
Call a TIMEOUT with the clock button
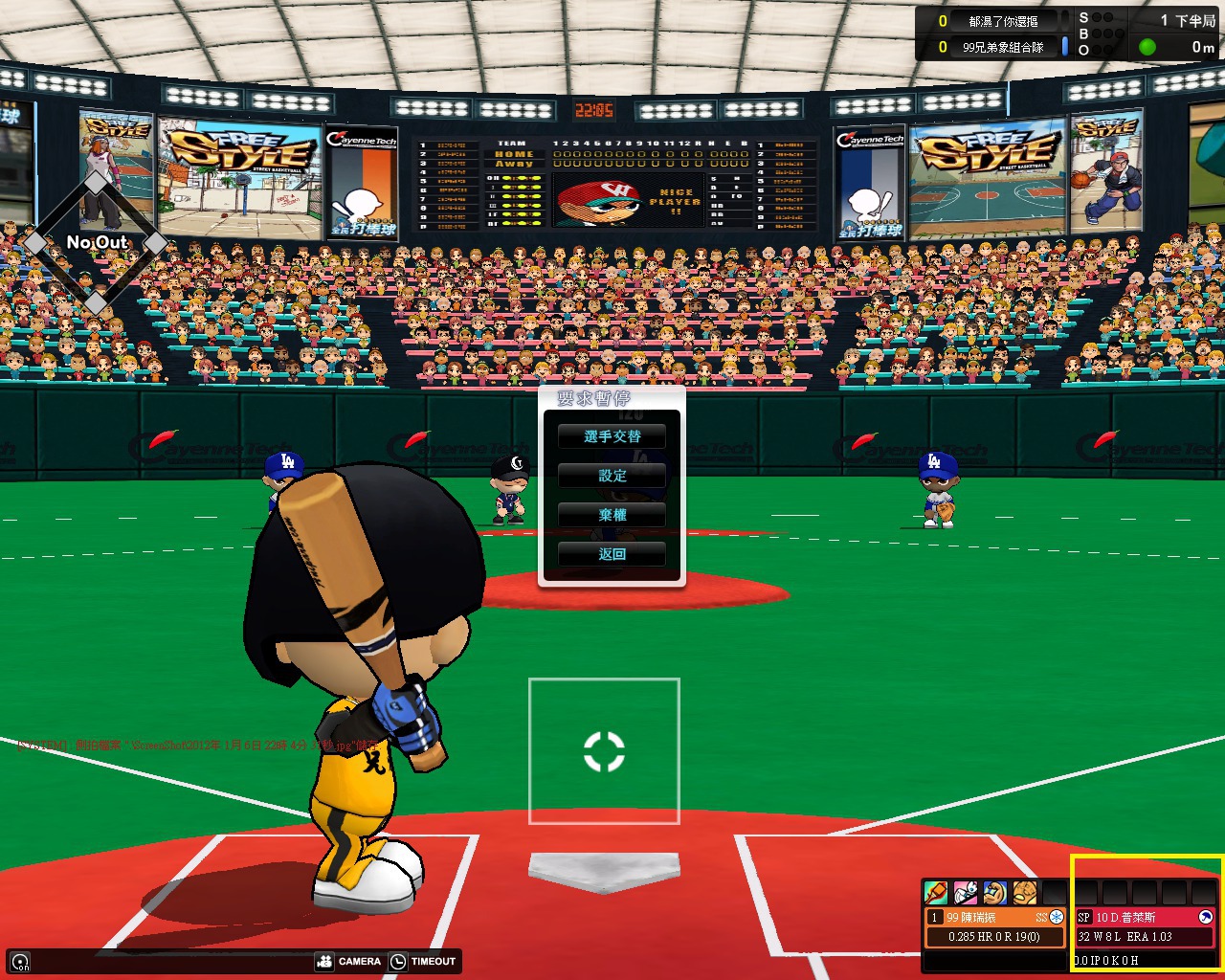(423, 961)
